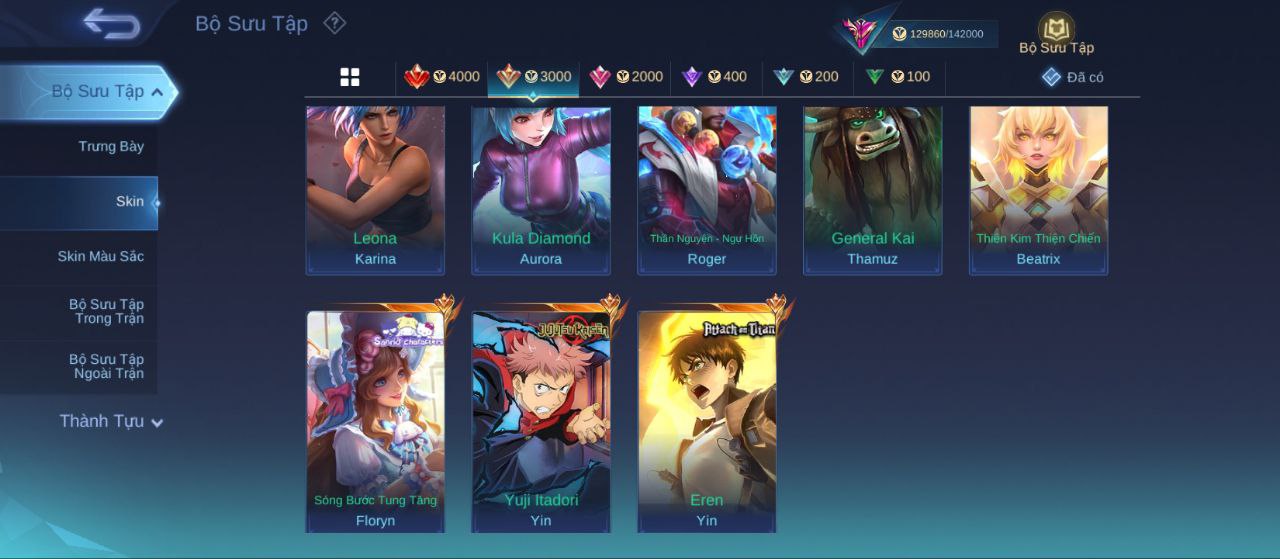The image size is (1280, 559).
Task: Open the Bộ Sưu Tập book icon
Action: [x=1056, y=30]
